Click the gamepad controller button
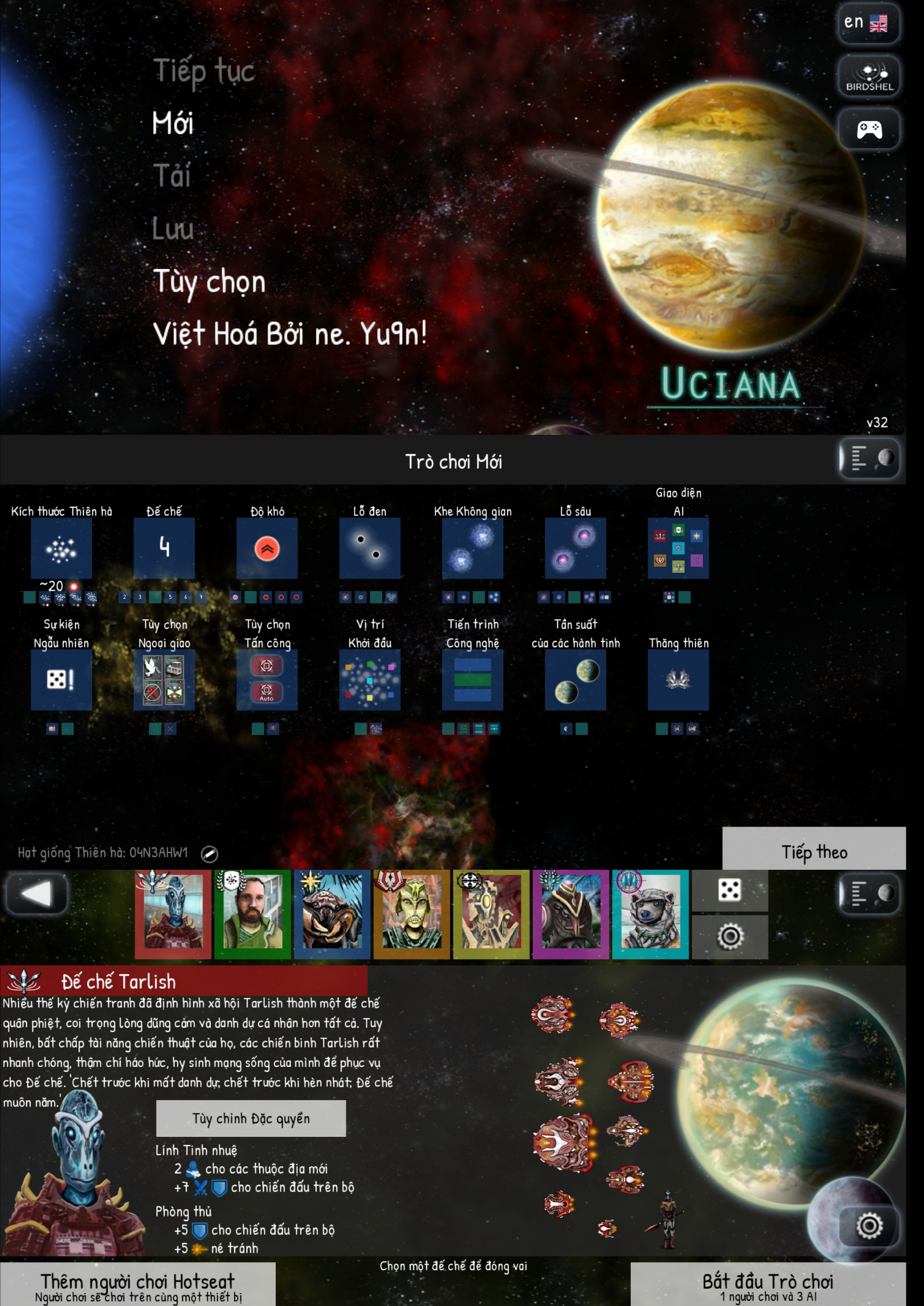 (869, 129)
